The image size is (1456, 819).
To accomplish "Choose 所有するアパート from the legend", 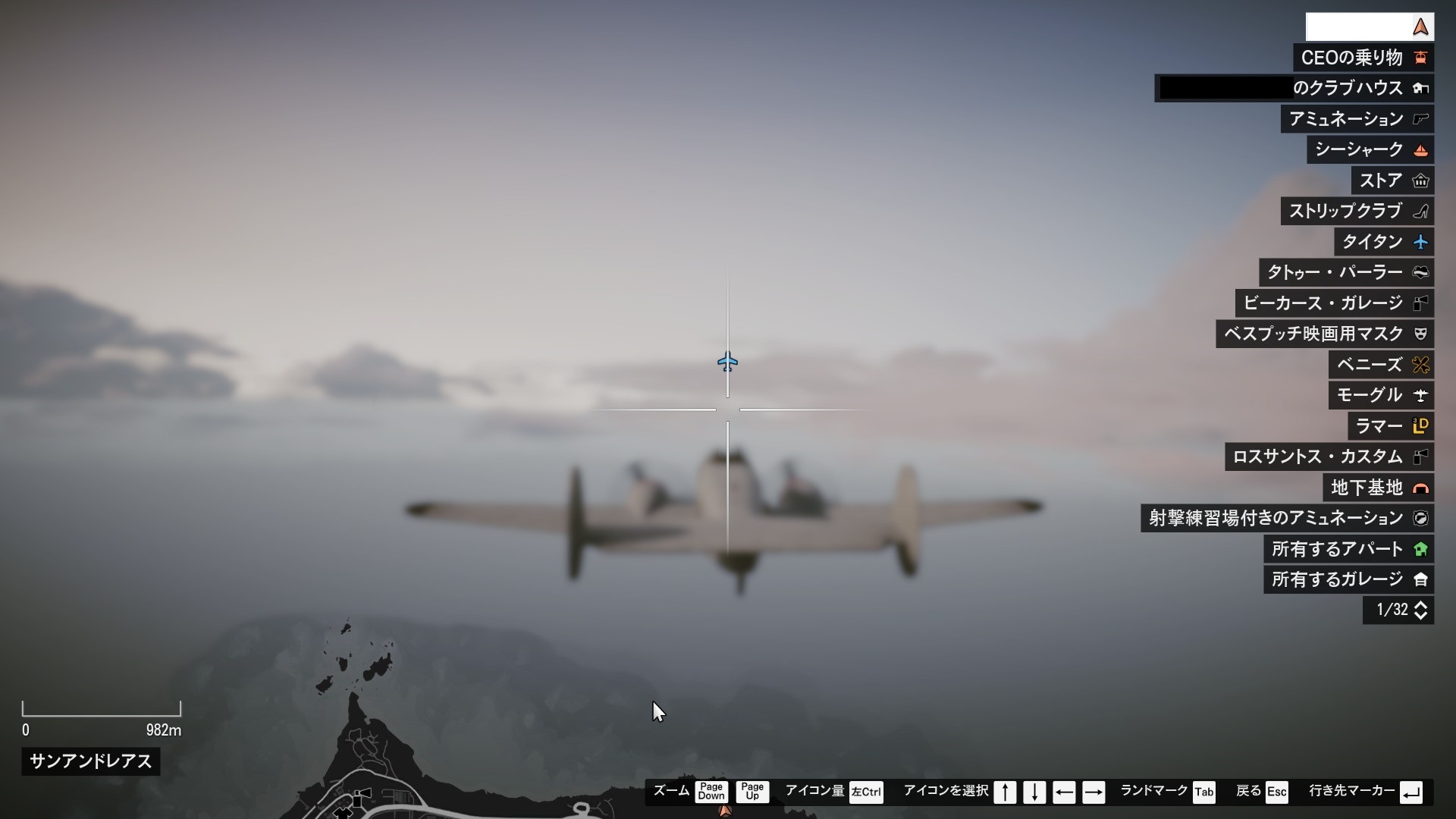I will click(x=1348, y=549).
